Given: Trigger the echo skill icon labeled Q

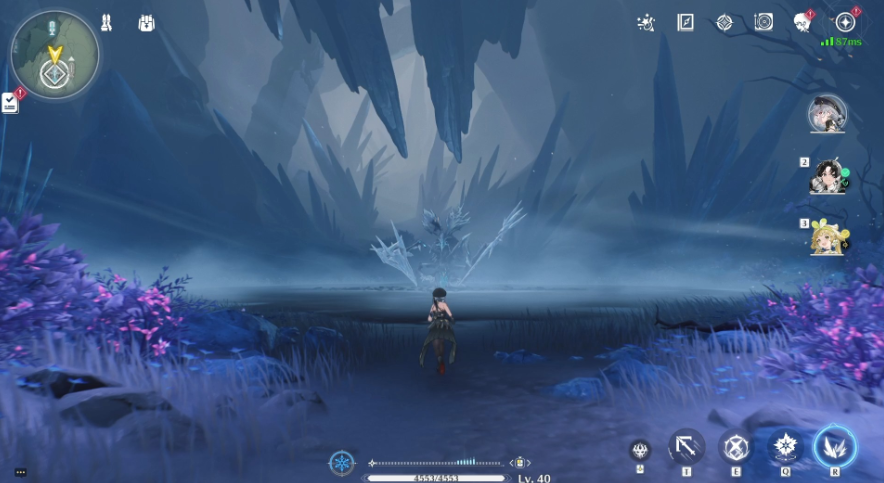Looking at the screenshot, I should coord(785,447).
